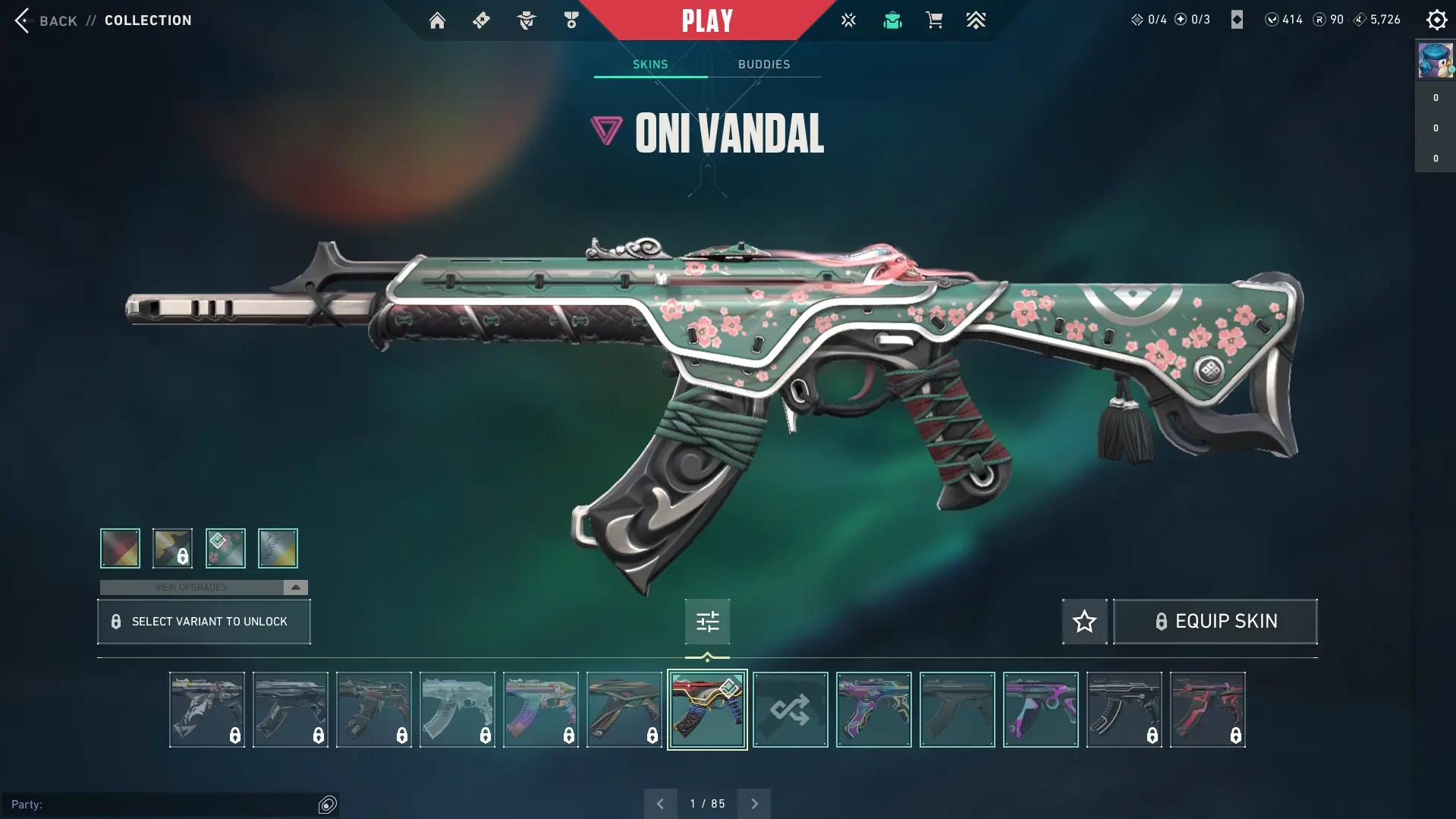The width and height of the screenshot is (1456, 819).
Task: Select the Skins tab
Action: 650,65
